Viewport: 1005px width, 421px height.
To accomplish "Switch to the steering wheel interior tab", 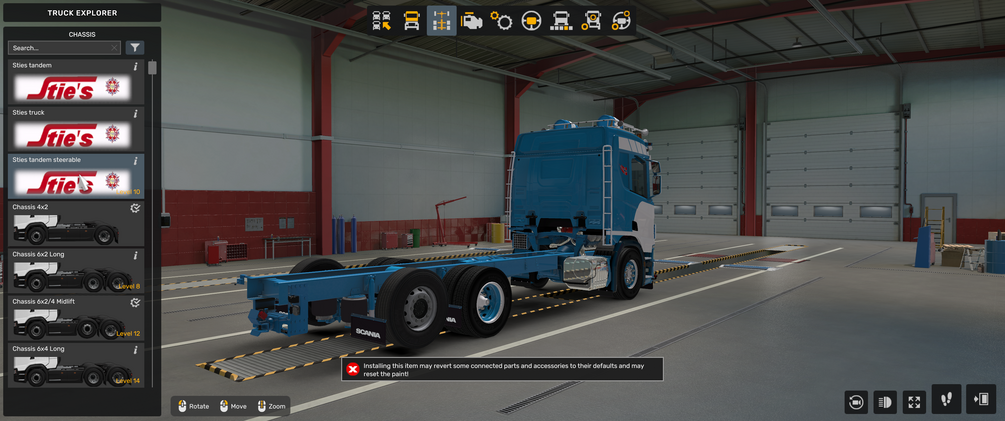I will [x=531, y=21].
